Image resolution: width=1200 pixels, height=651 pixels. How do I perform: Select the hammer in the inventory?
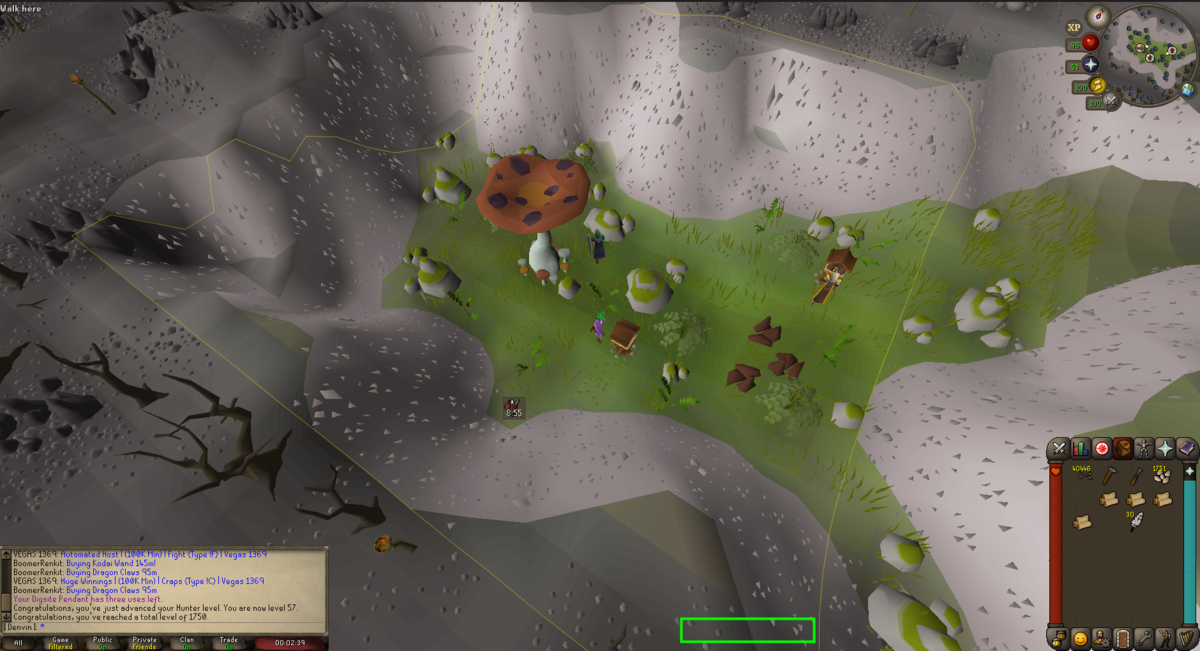[x=1108, y=477]
